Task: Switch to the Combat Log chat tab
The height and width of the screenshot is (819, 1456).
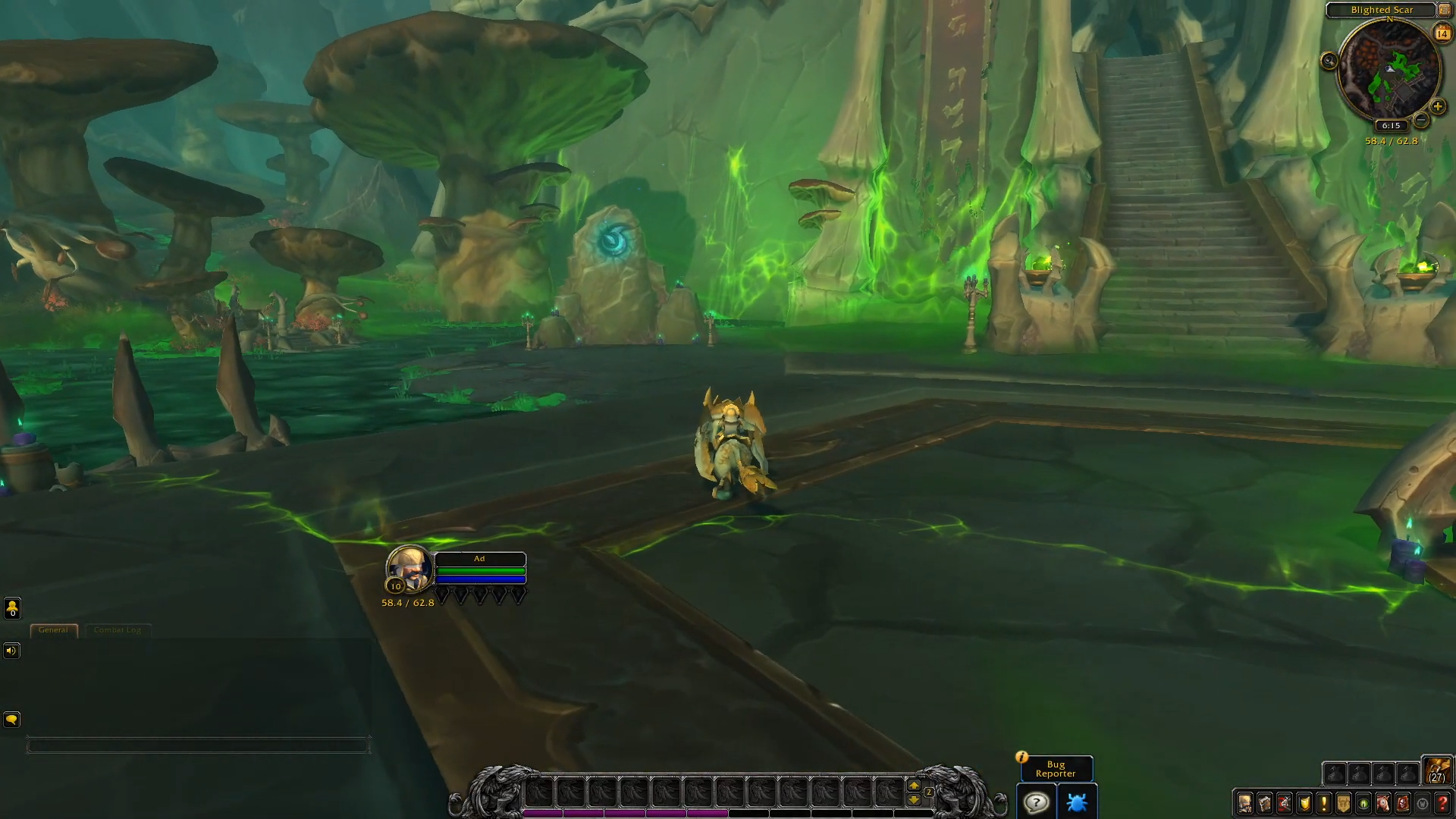Action: pyautogui.click(x=118, y=630)
